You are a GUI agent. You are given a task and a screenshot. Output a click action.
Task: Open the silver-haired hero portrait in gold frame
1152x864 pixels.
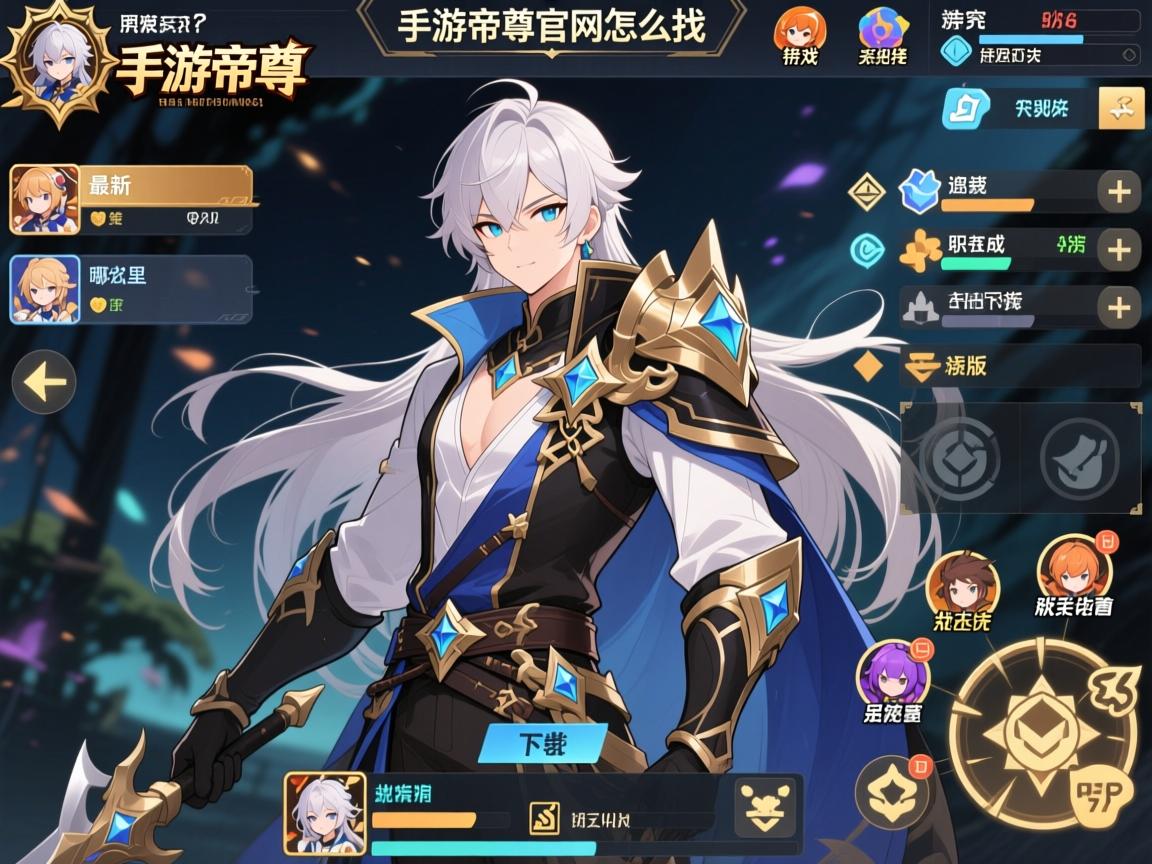pyautogui.click(x=57, y=63)
